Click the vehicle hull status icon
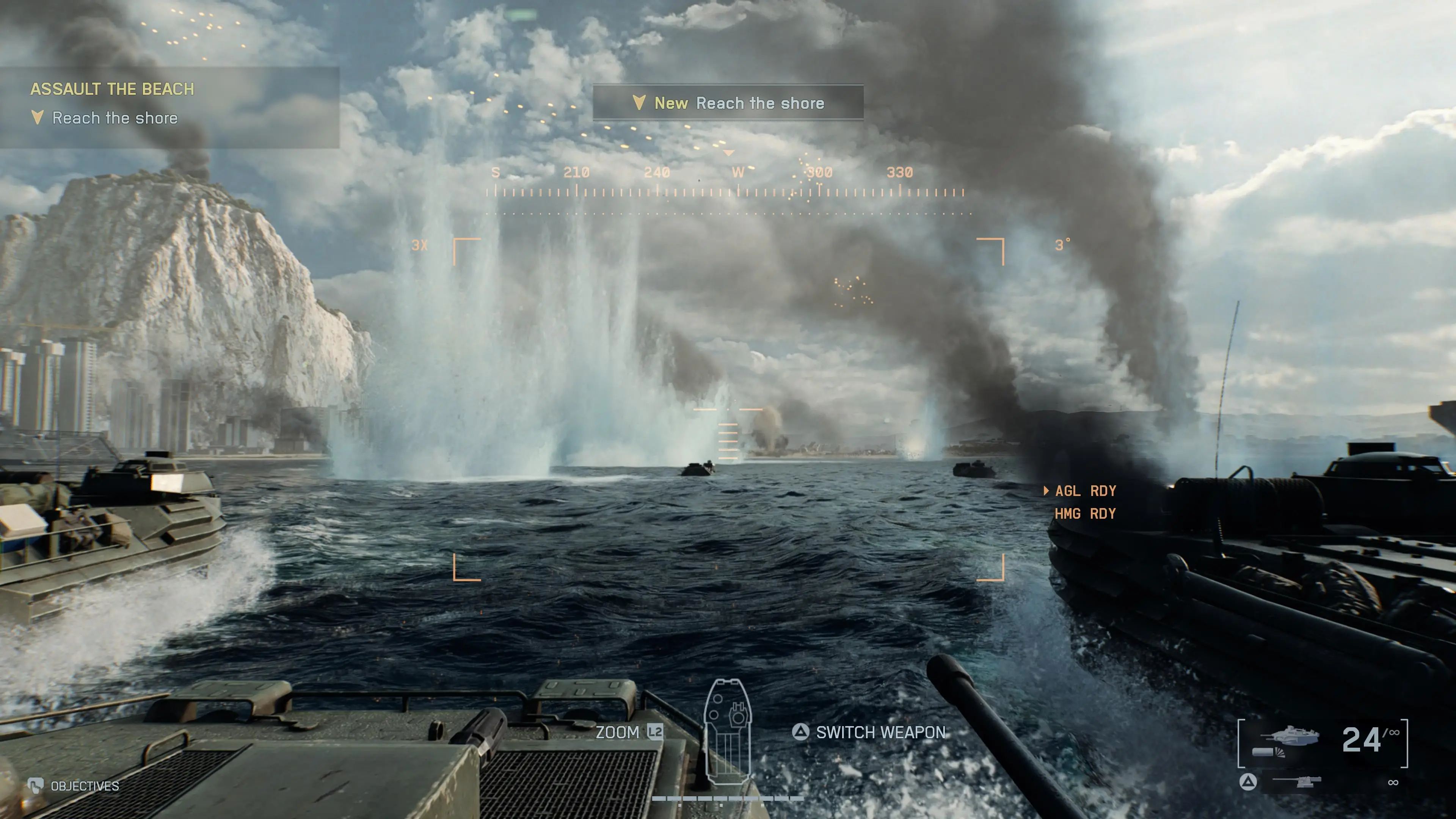 point(728,733)
